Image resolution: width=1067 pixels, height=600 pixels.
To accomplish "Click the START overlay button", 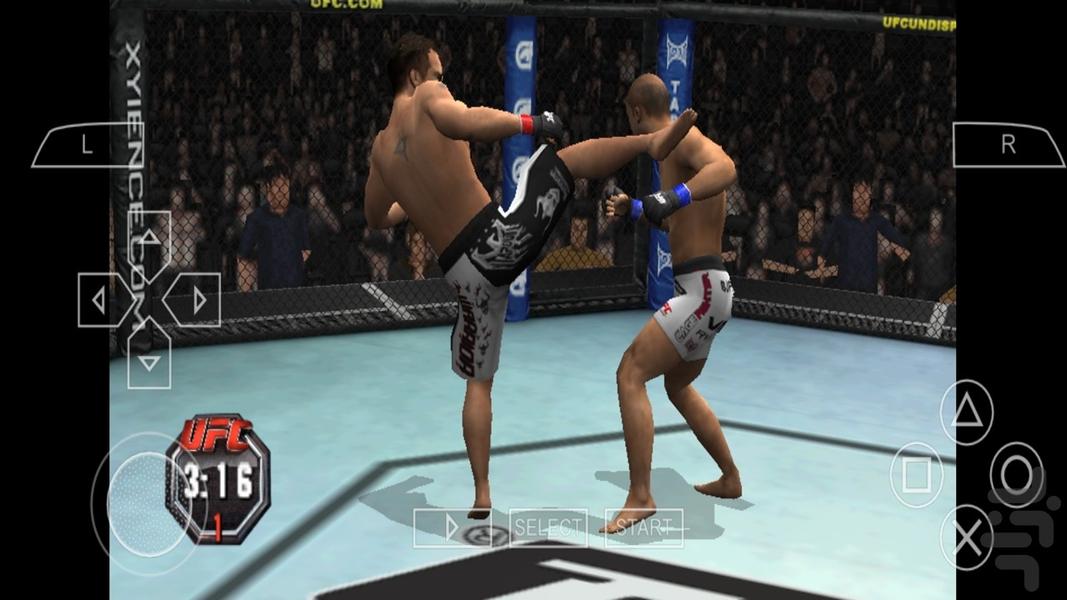I will (x=643, y=527).
